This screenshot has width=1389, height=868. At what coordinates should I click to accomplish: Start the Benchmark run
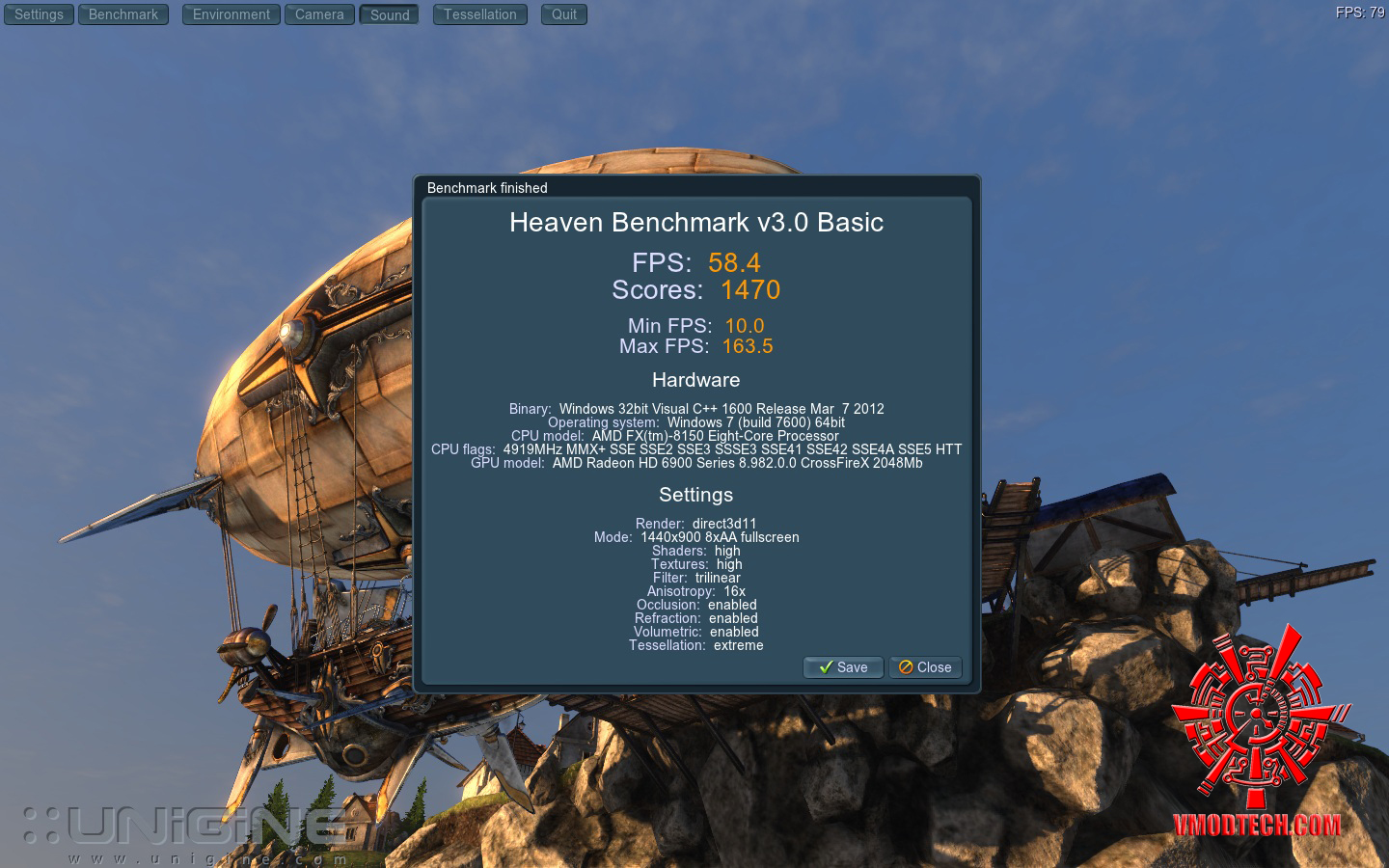123,14
